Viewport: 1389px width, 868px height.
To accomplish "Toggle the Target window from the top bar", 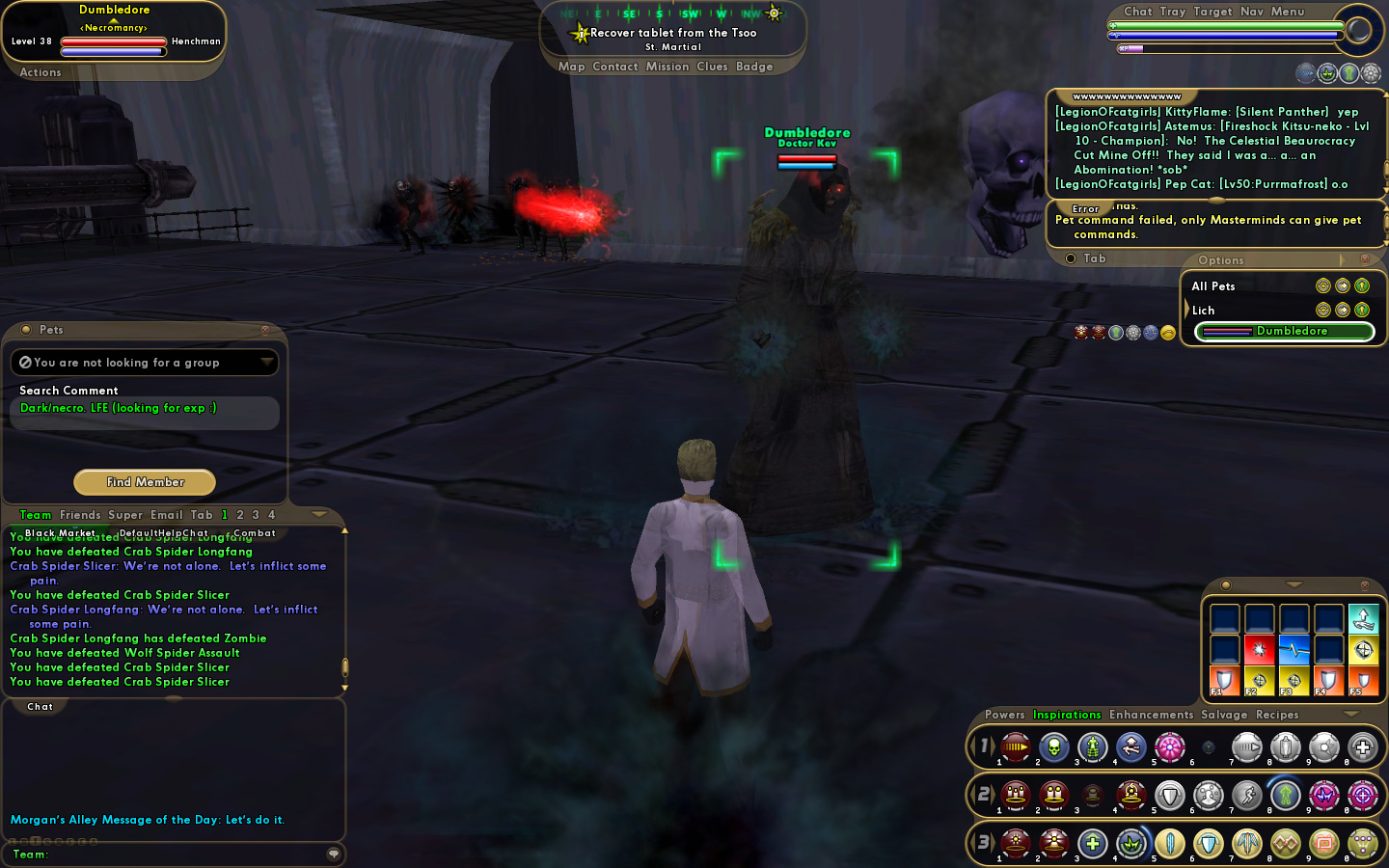I will (1212, 12).
